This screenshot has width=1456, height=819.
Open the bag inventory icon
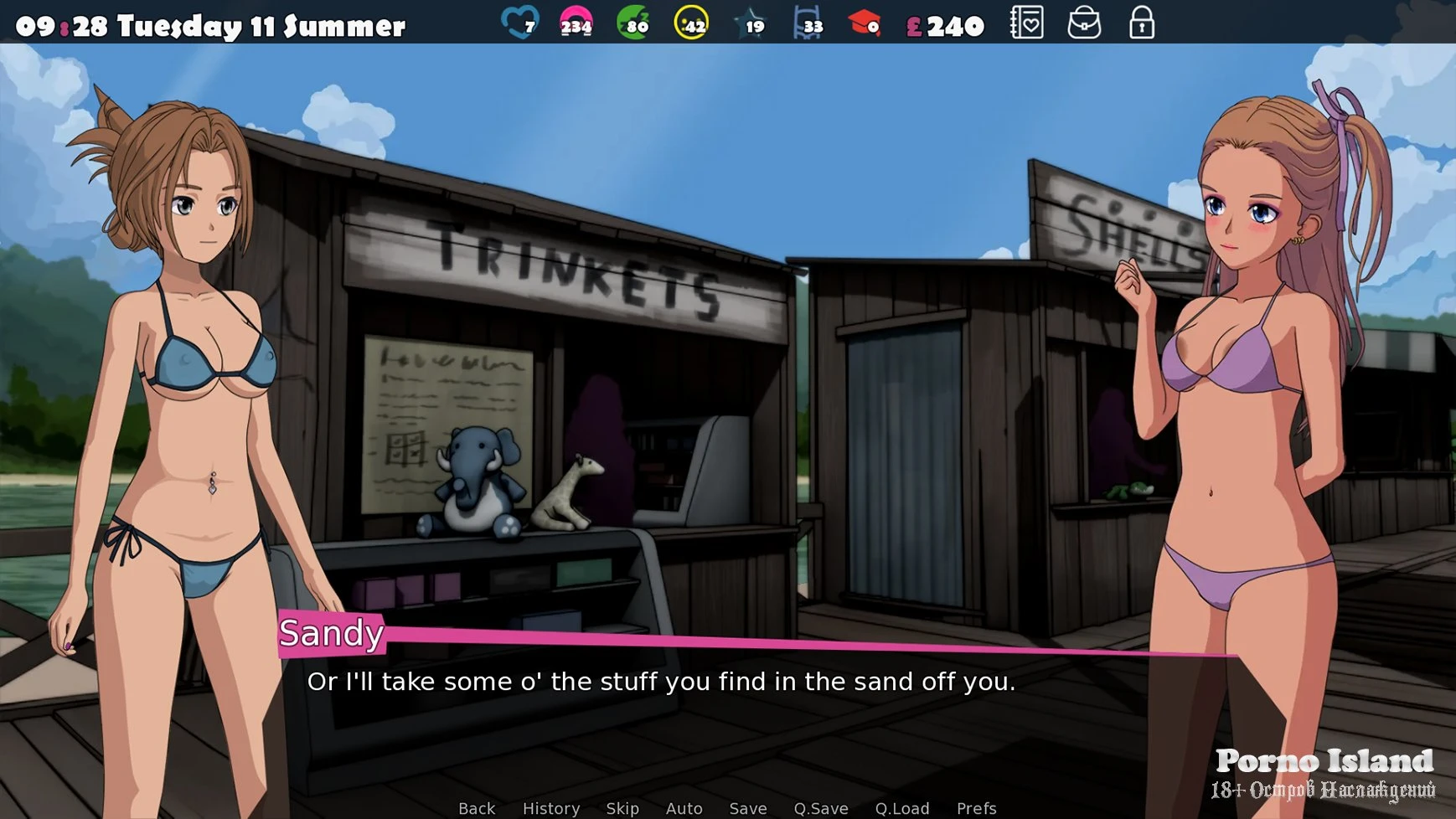coord(1084,23)
